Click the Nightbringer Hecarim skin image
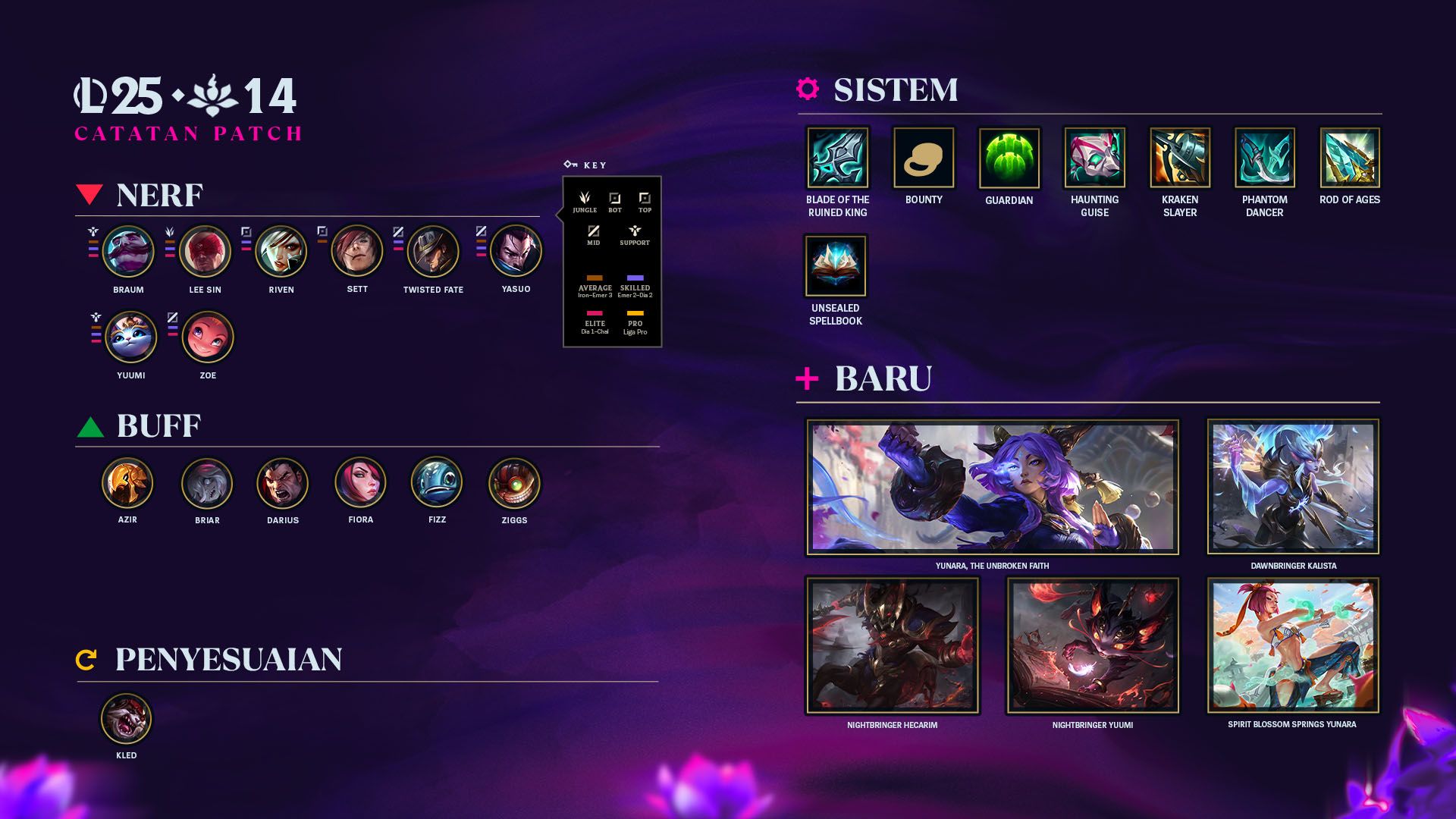This screenshot has height=819, width=1456. (x=892, y=646)
